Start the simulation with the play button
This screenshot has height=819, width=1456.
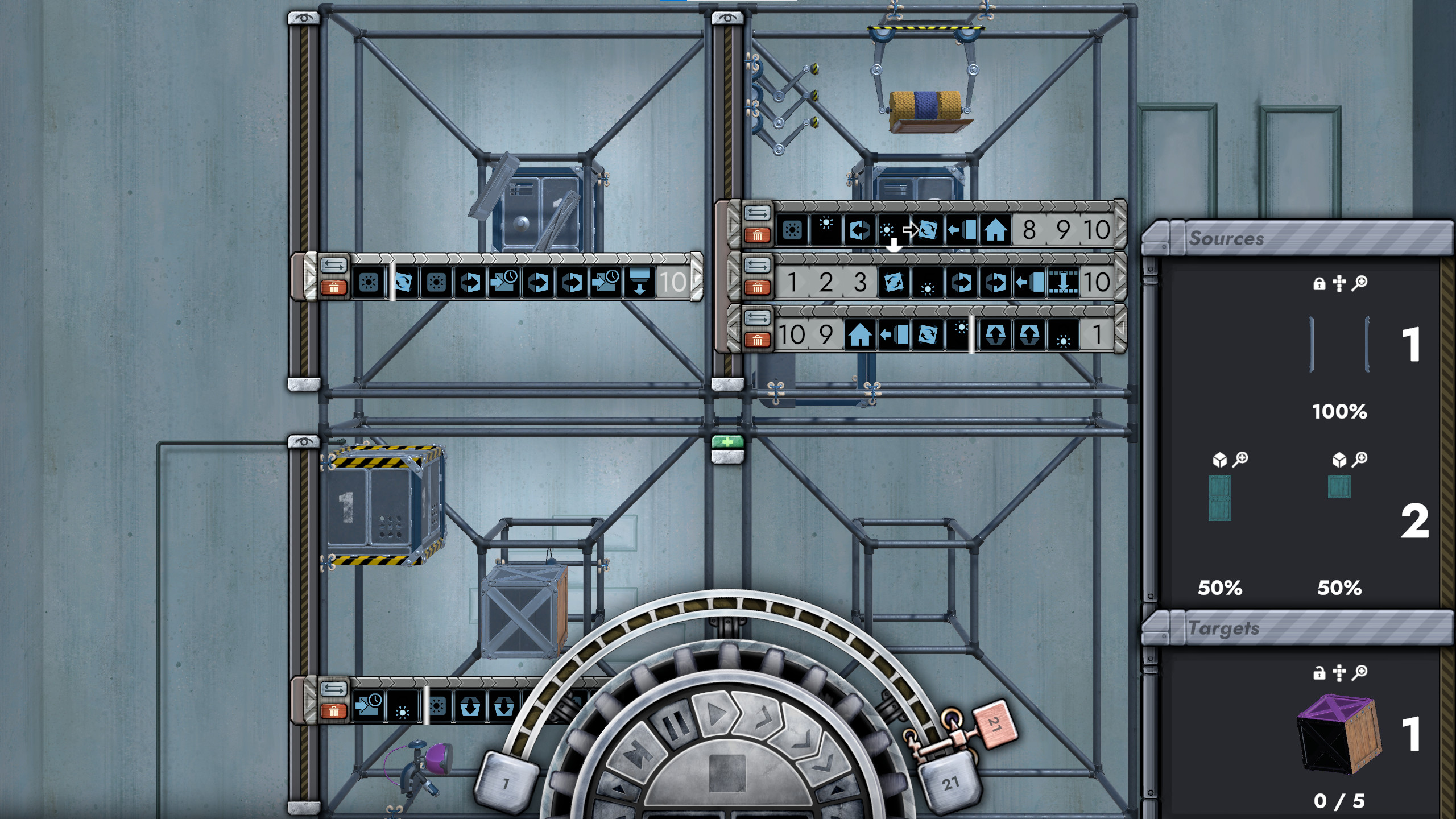tap(717, 713)
